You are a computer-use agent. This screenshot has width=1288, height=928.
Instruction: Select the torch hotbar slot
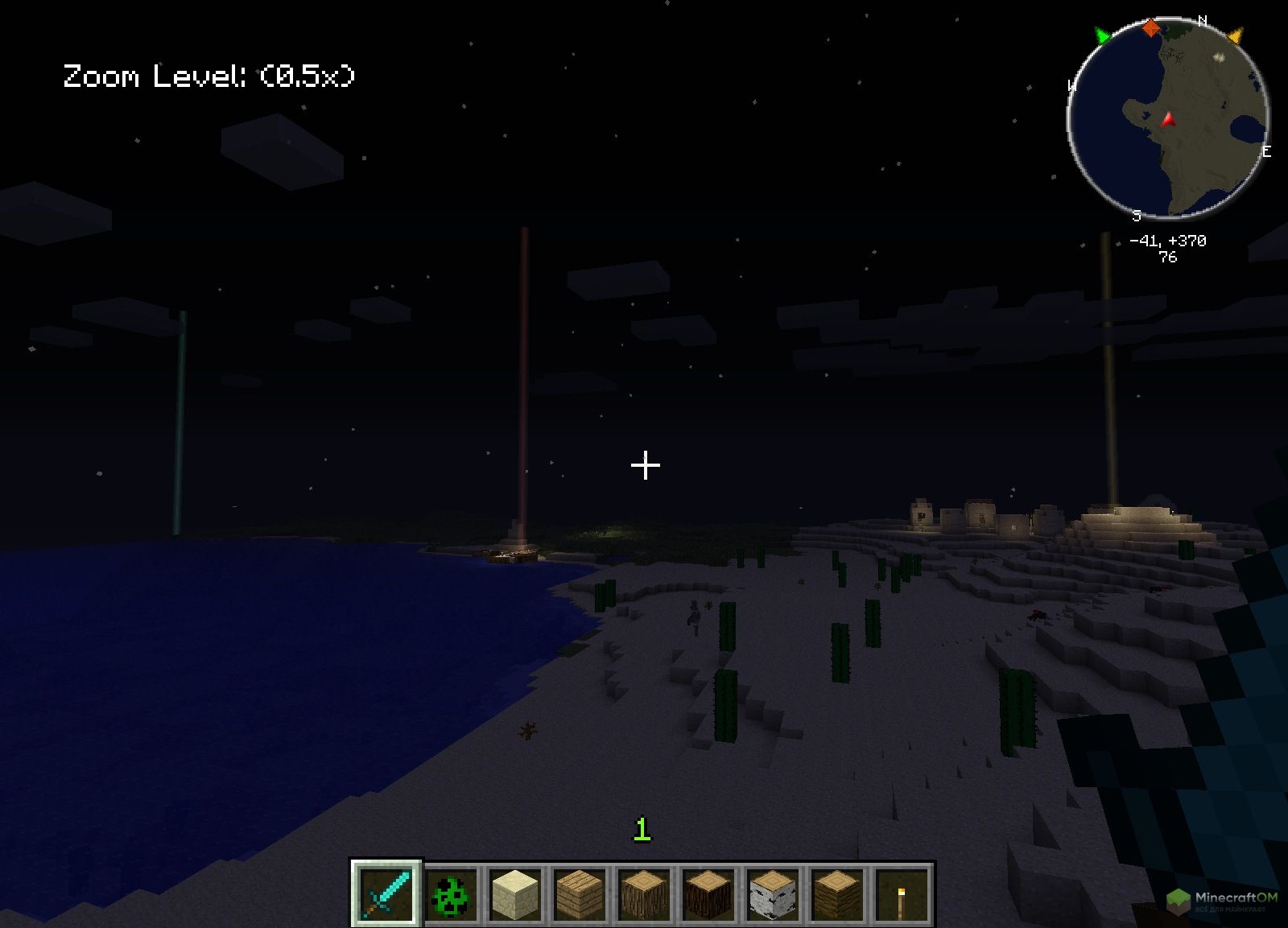tap(902, 893)
